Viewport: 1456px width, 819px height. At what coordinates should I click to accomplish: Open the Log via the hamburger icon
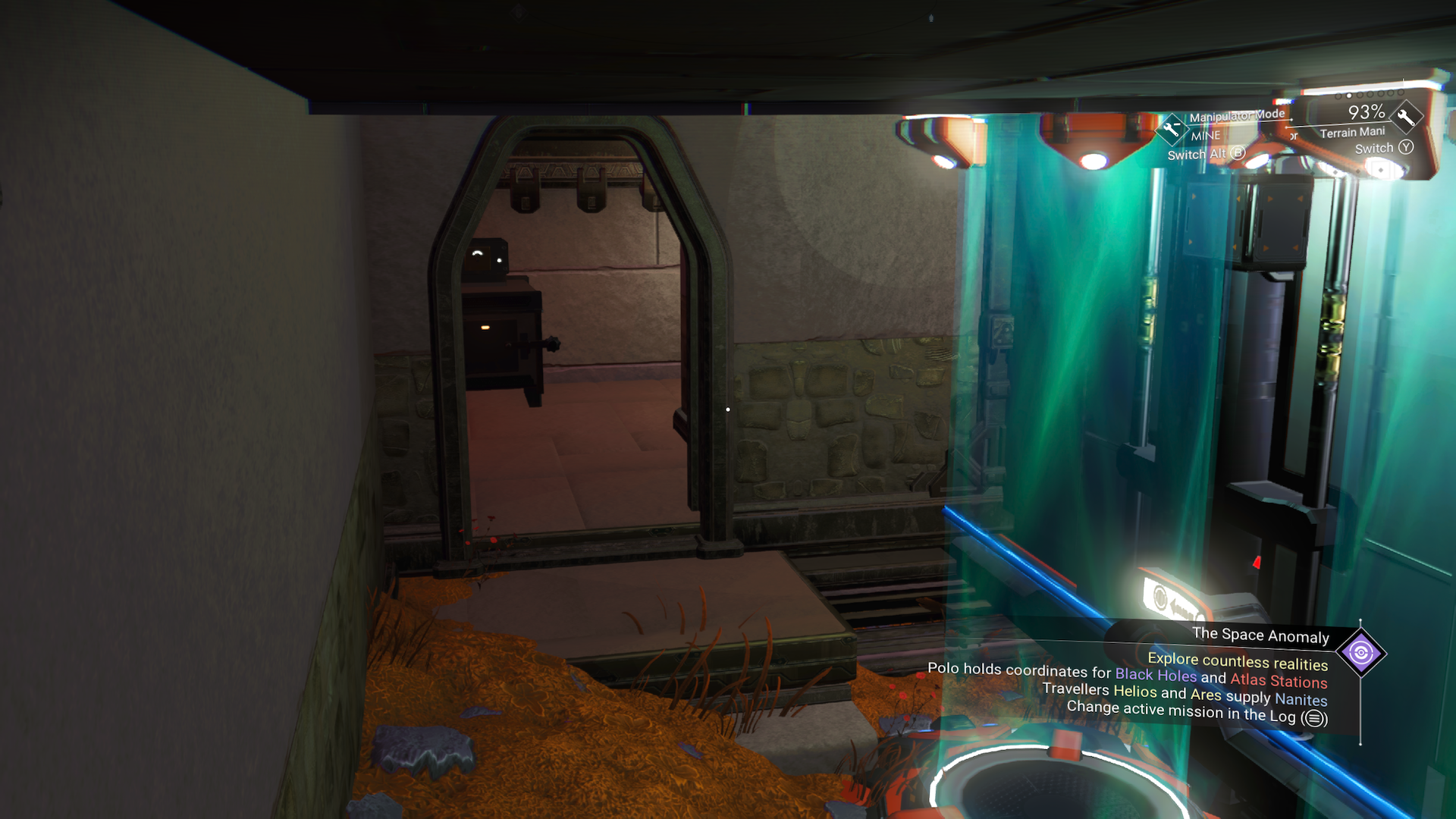coord(1314,717)
